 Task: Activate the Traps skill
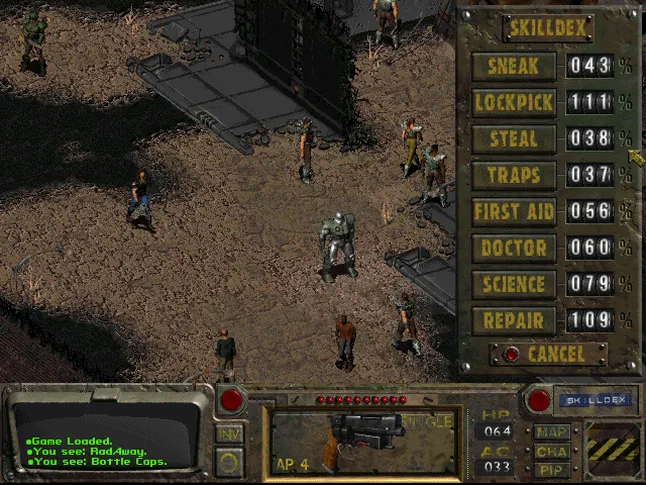513,175
